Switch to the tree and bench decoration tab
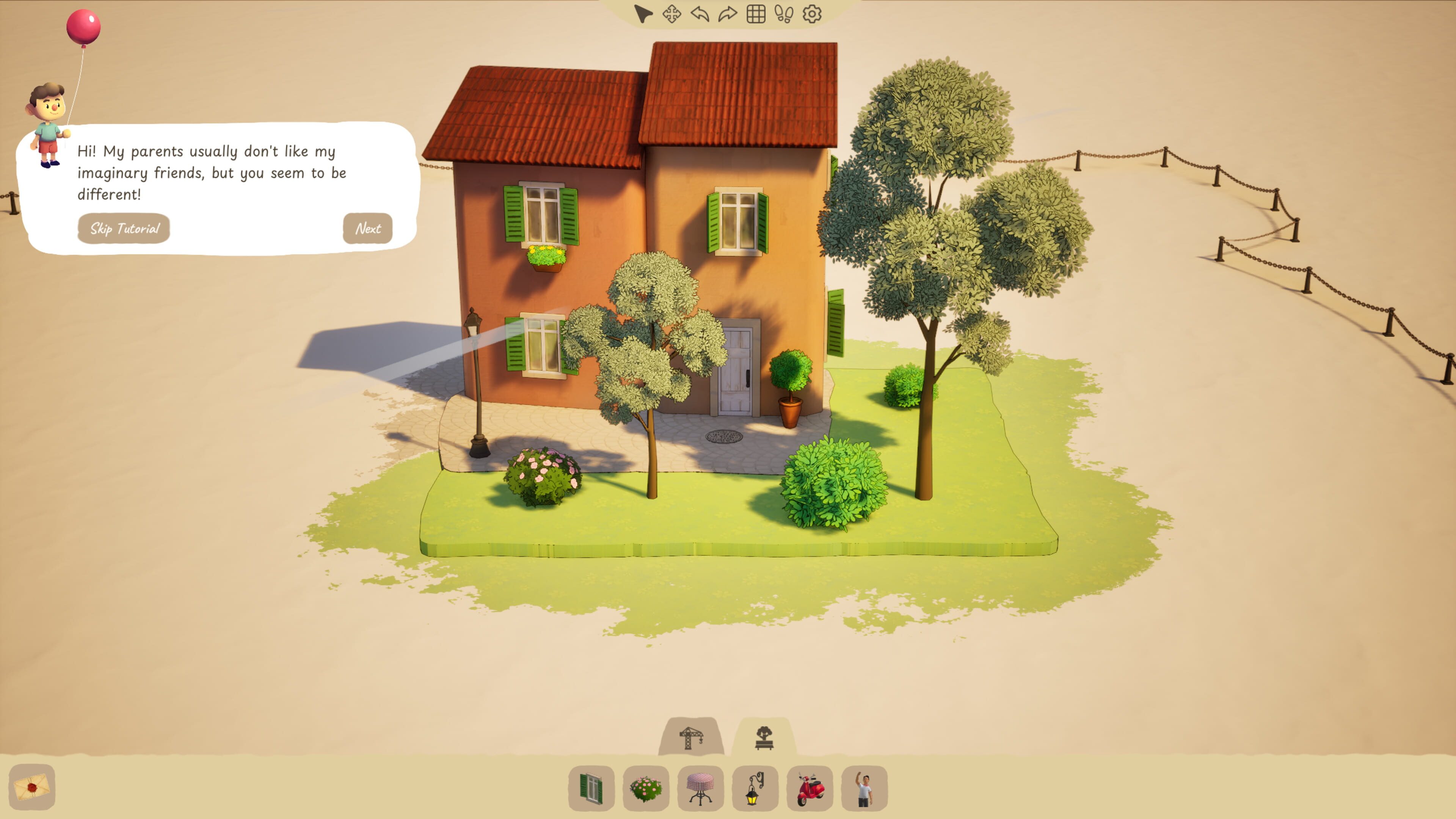Image resolution: width=1456 pixels, height=819 pixels. 764,737
